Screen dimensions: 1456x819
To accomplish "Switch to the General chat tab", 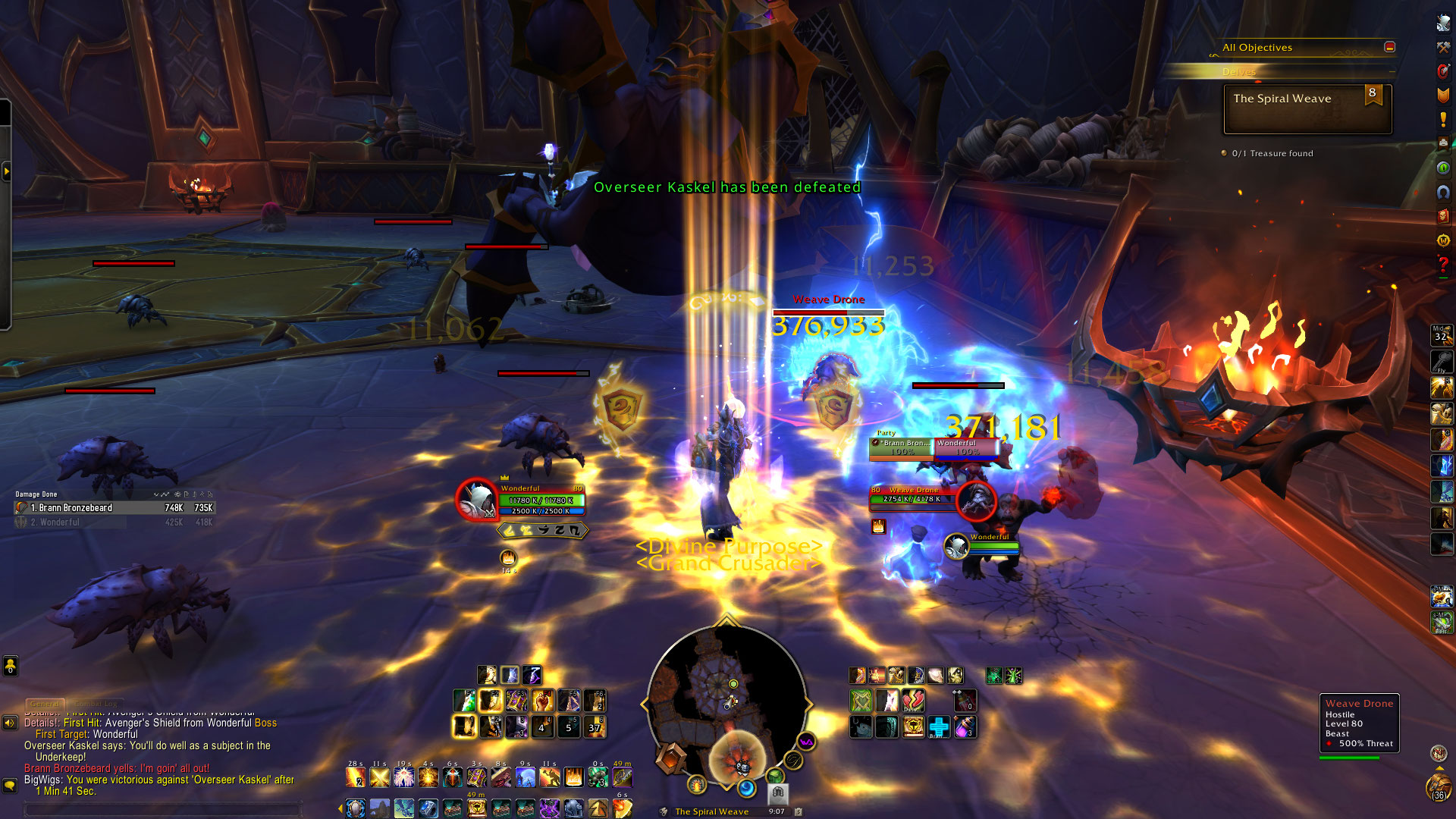I will (45, 704).
